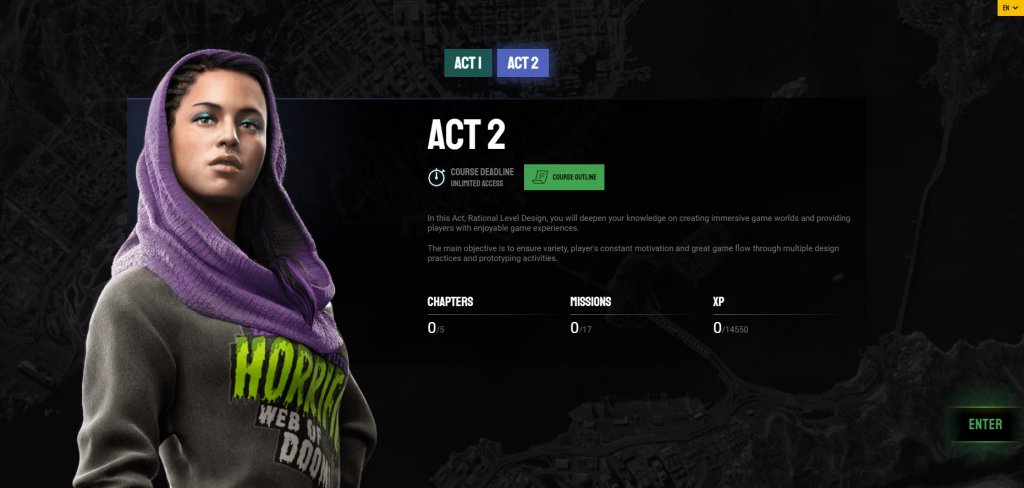This screenshot has width=1024, height=488.
Task: Select the Act 2 tab
Action: coord(522,63)
